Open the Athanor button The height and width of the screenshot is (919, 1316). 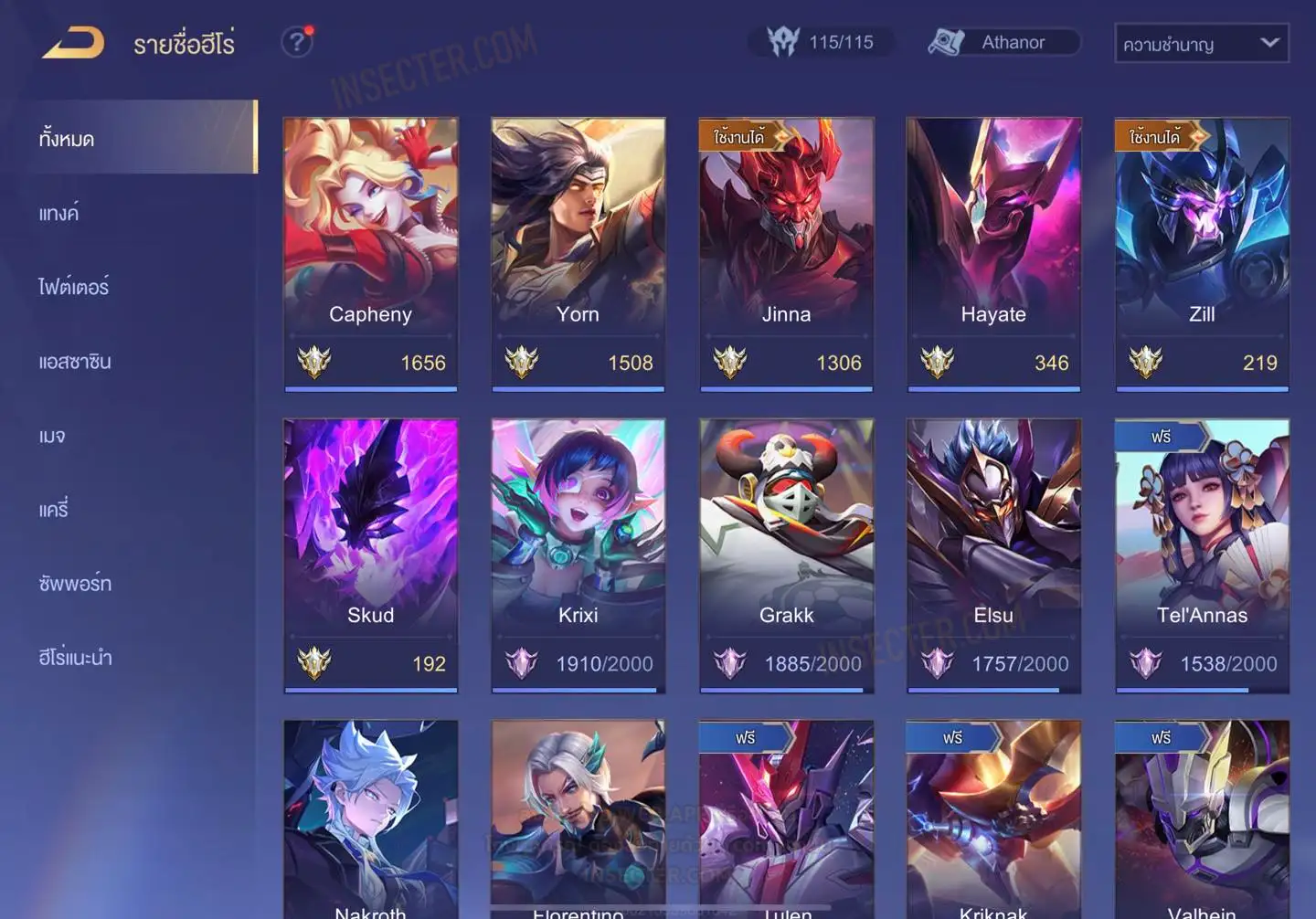1003,42
